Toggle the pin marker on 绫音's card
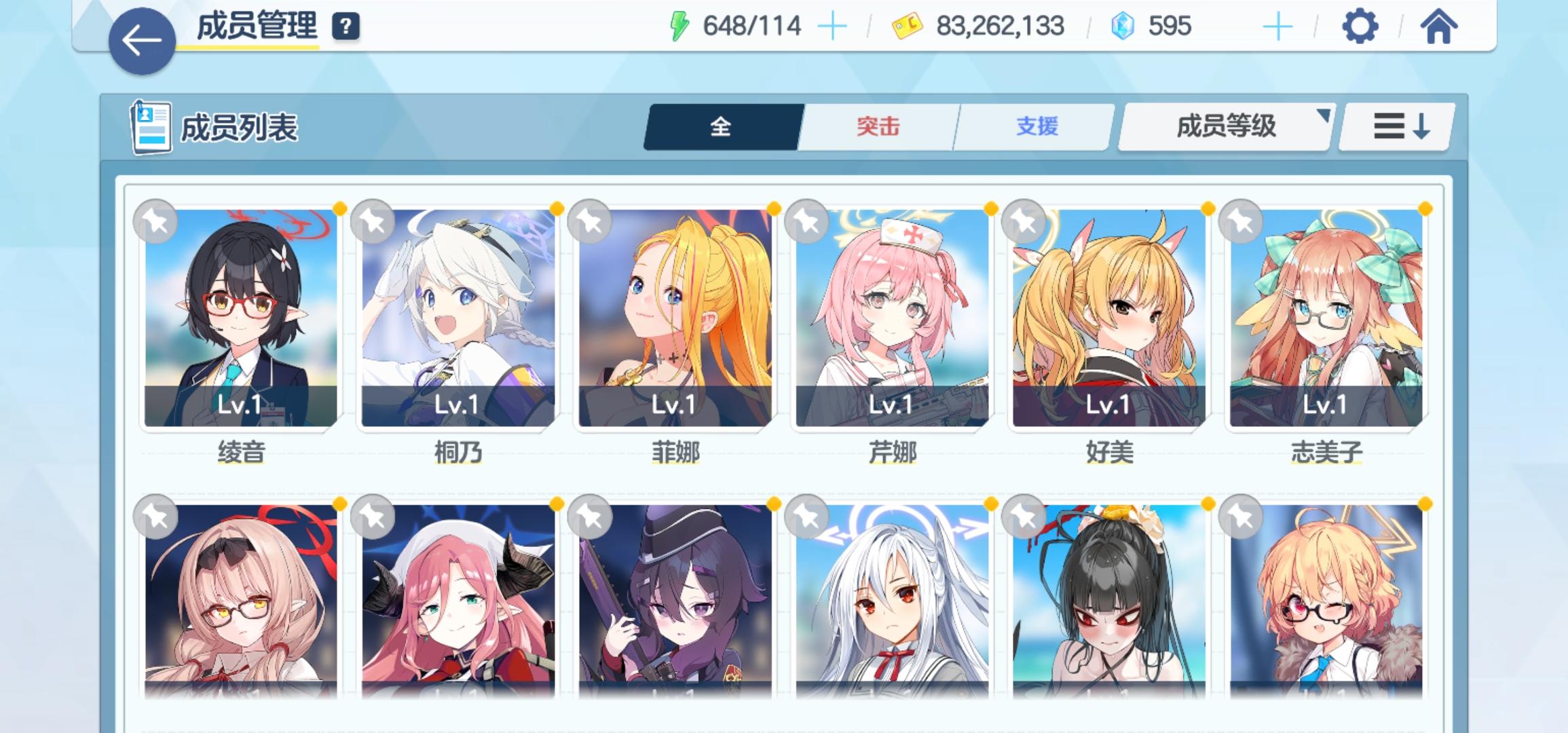This screenshot has width=1568, height=733. coord(155,221)
